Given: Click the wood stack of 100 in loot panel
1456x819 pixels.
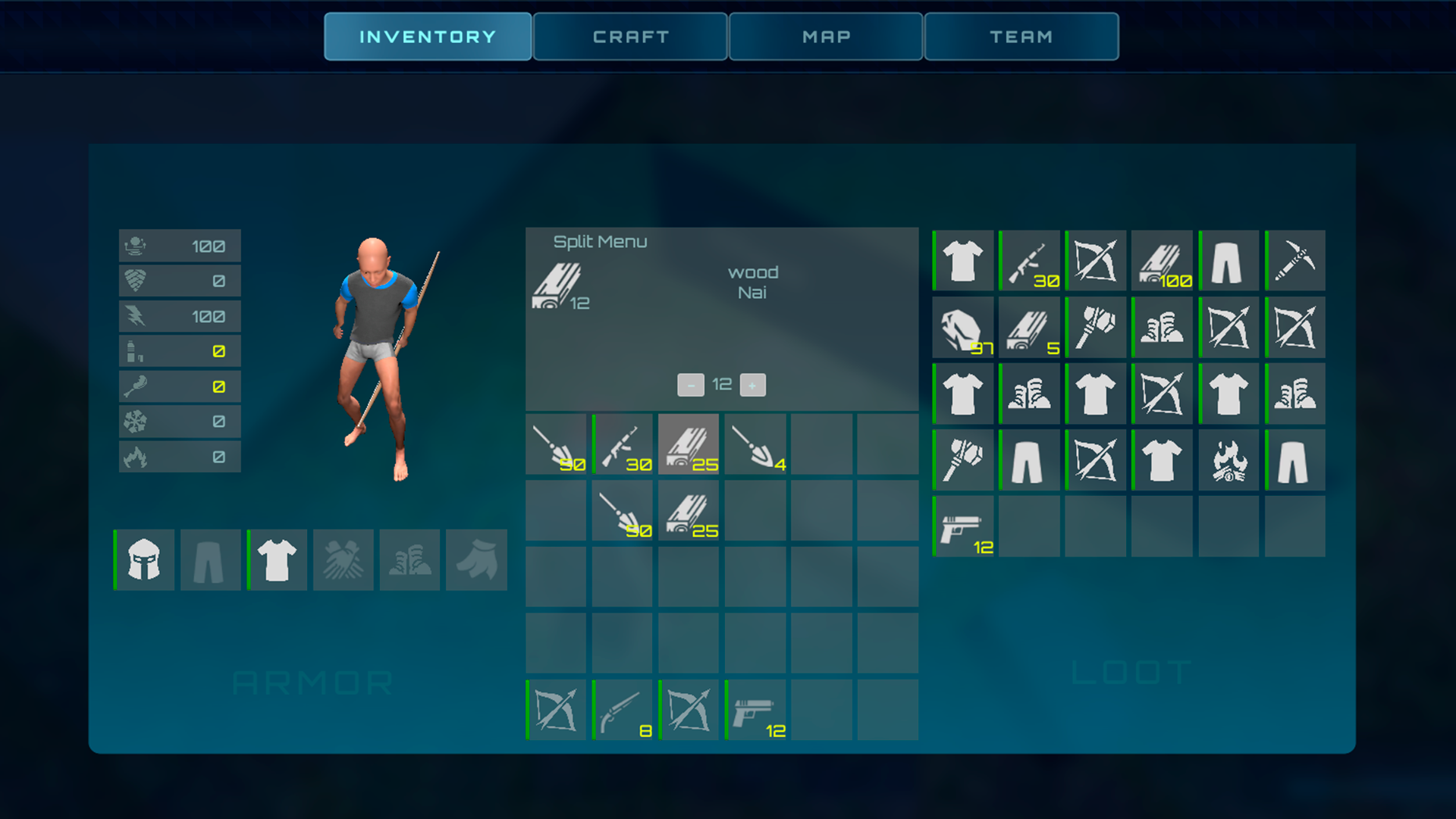Looking at the screenshot, I should 1161,261.
